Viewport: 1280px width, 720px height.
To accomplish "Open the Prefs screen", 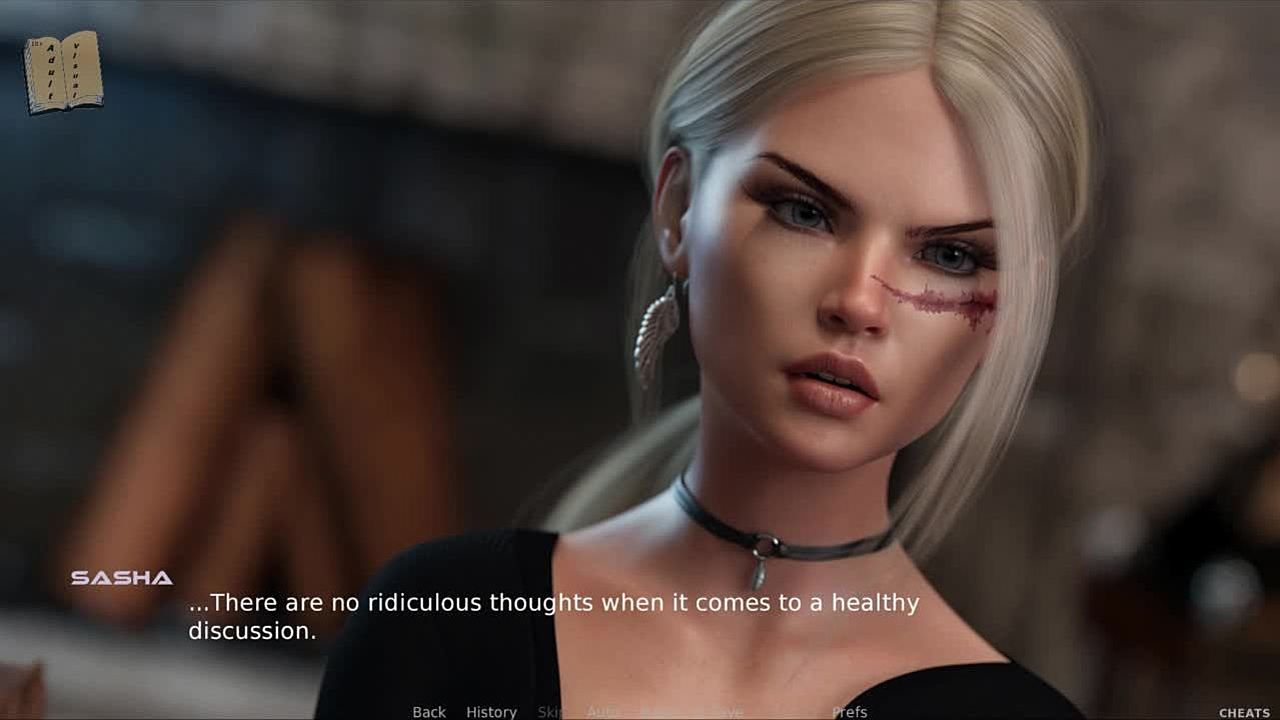I will [x=849, y=712].
